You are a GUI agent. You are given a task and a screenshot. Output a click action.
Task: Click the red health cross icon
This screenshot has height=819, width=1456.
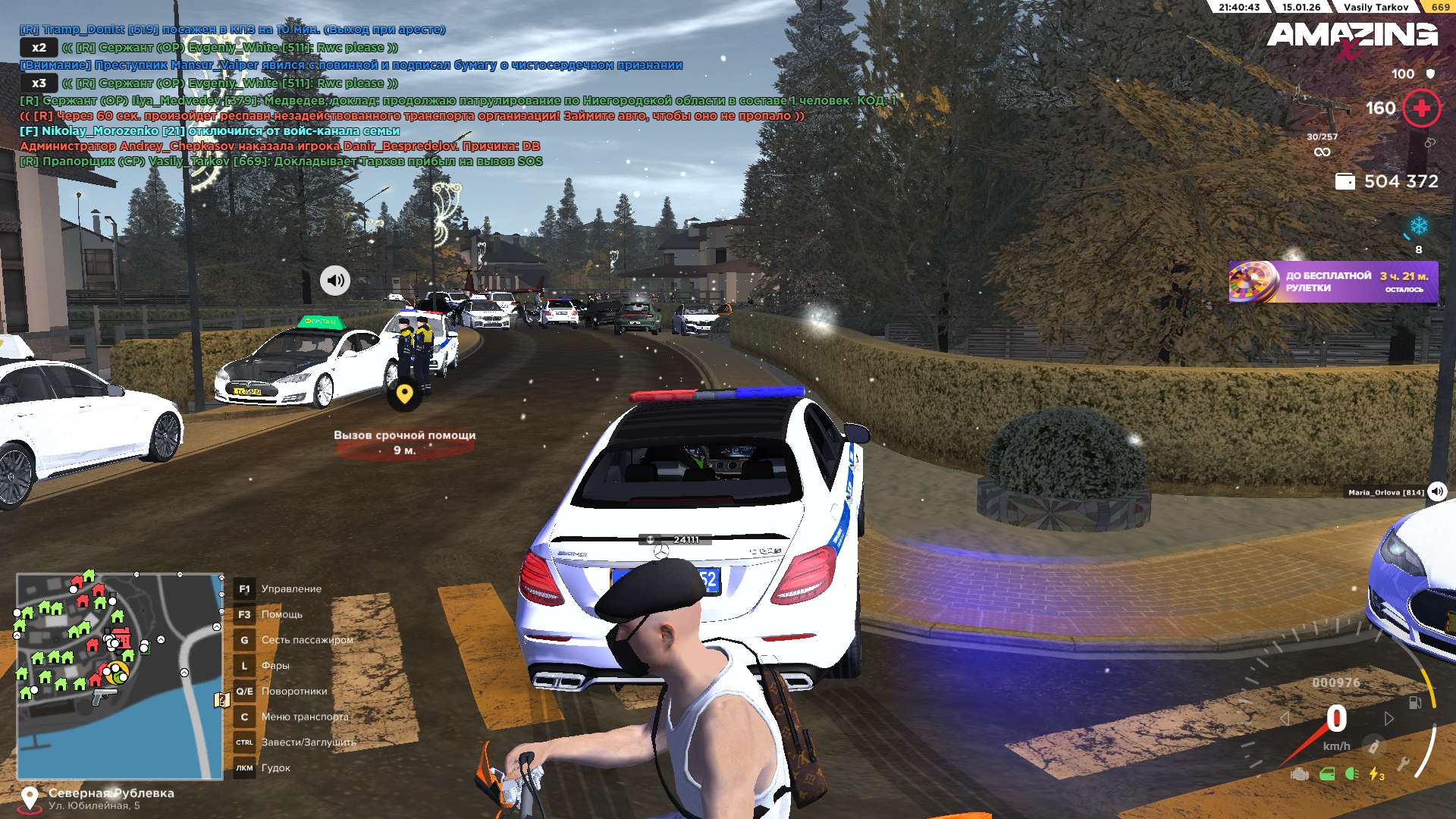[1421, 108]
